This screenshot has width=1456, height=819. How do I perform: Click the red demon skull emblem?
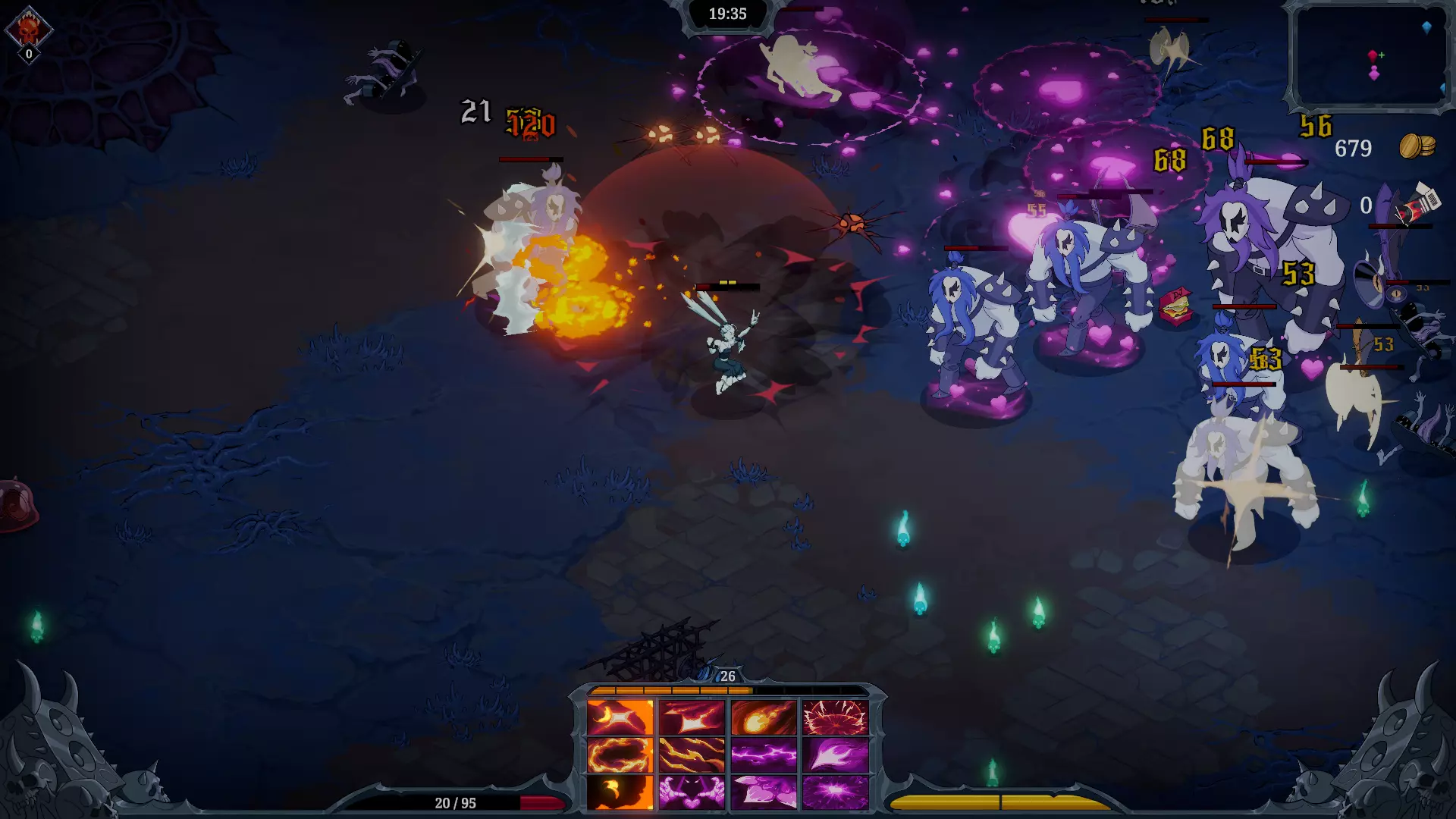click(29, 30)
